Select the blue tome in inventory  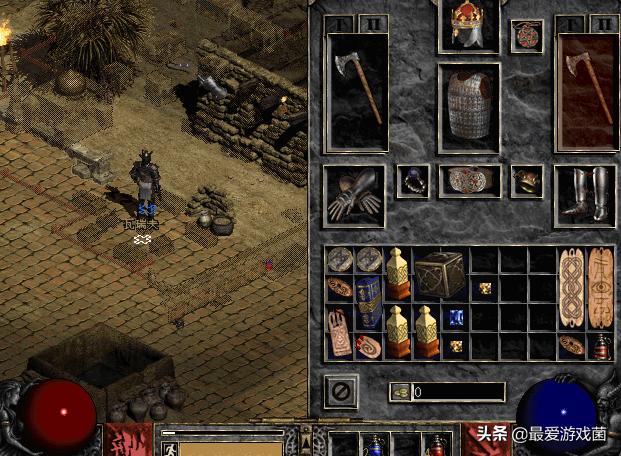click(369, 302)
